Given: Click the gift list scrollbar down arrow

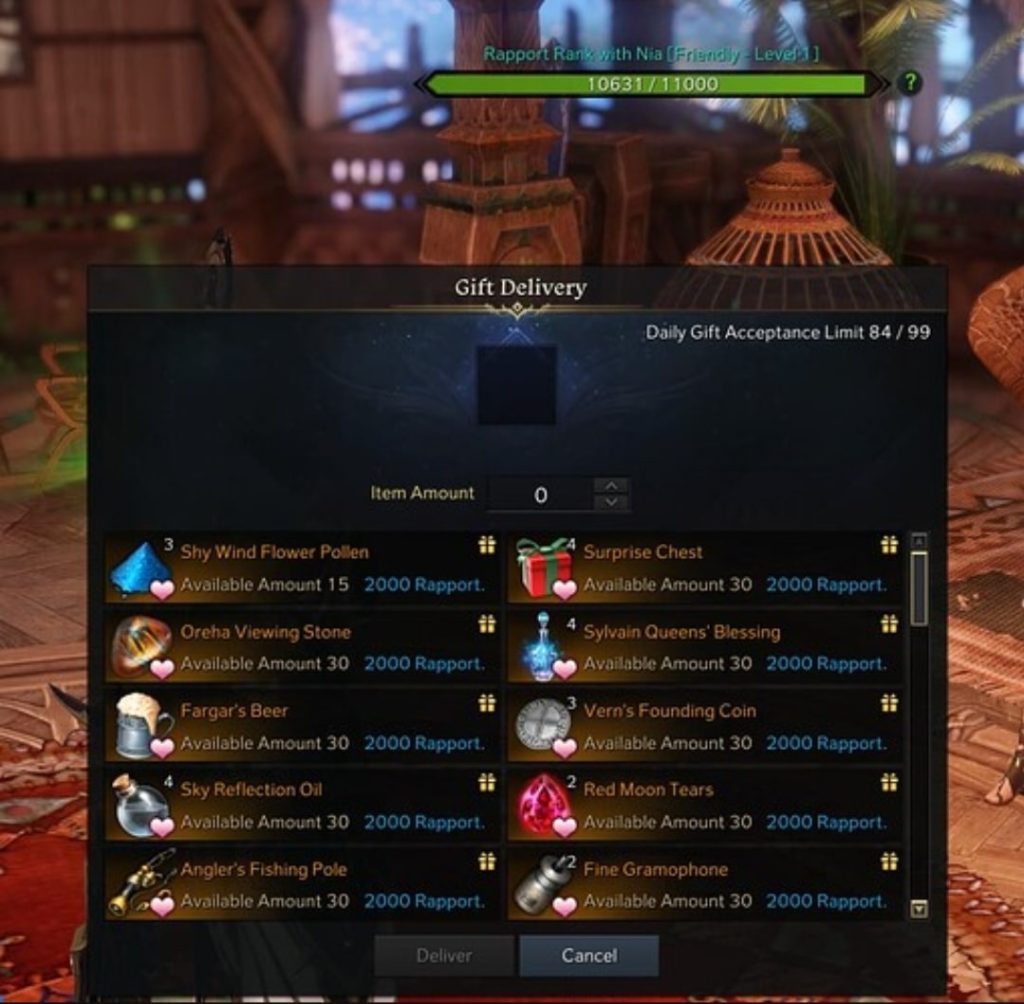Looking at the screenshot, I should [x=919, y=908].
